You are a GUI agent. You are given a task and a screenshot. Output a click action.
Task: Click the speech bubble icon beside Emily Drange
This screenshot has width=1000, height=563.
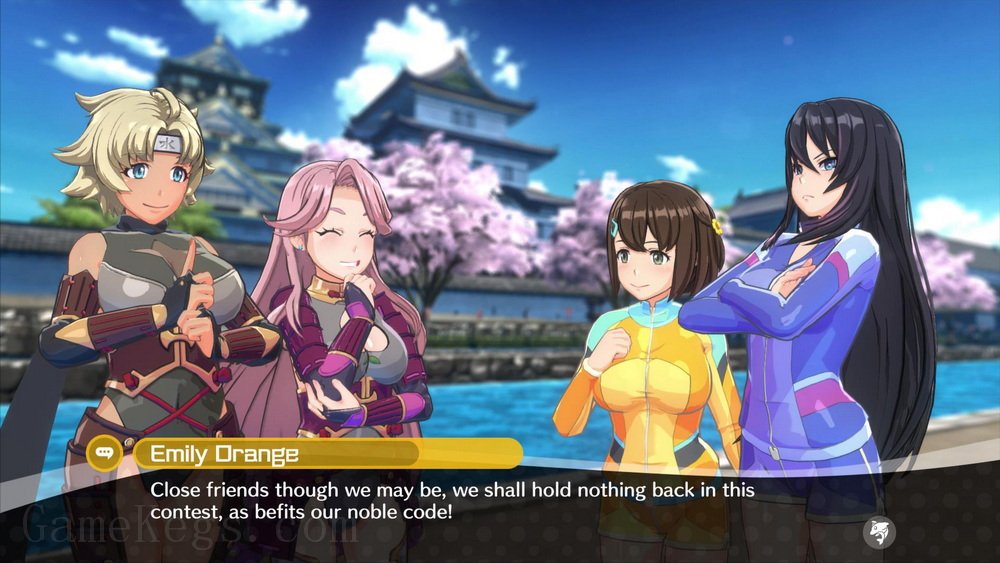tap(105, 454)
